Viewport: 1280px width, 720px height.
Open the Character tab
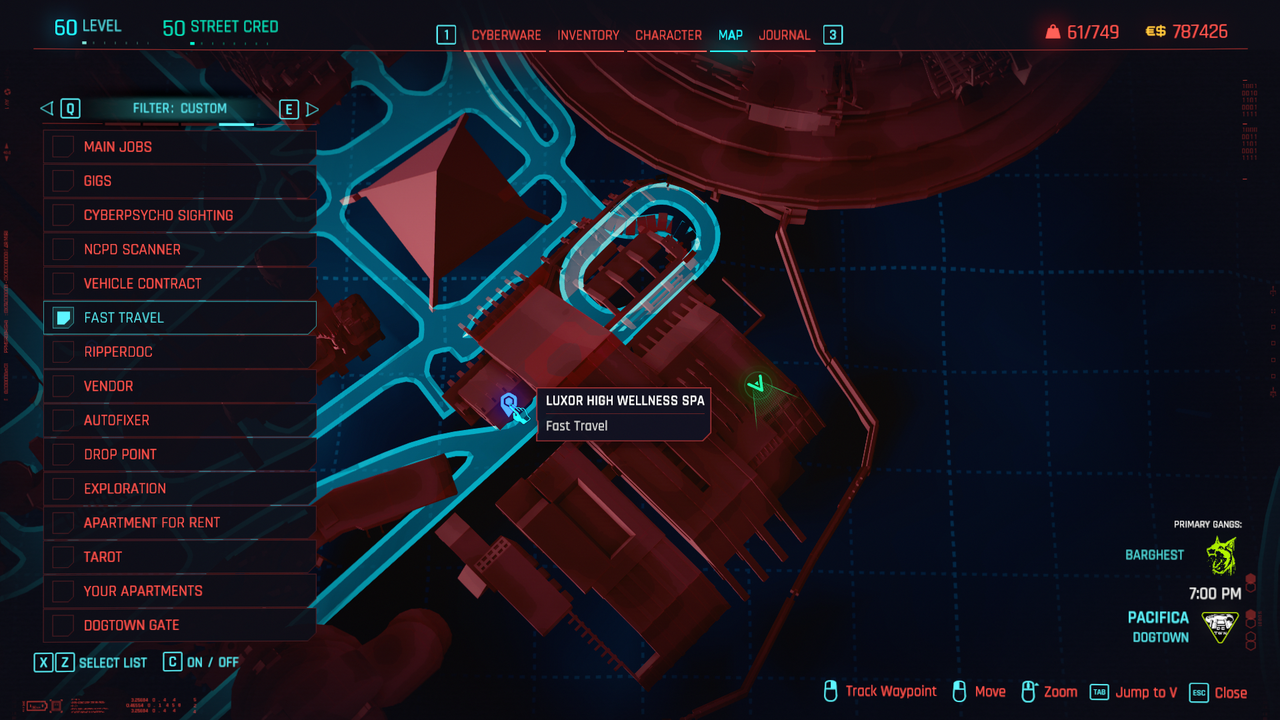(668, 35)
